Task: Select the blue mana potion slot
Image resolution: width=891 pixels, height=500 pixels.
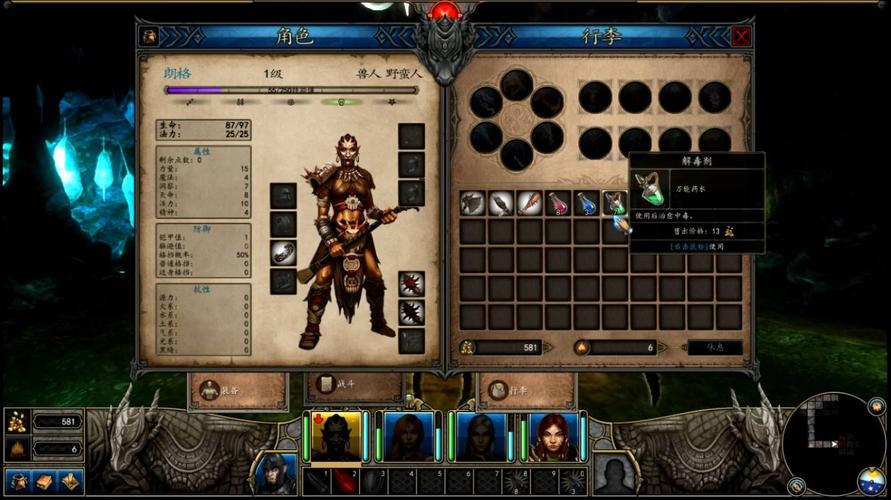Action: (x=587, y=203)
